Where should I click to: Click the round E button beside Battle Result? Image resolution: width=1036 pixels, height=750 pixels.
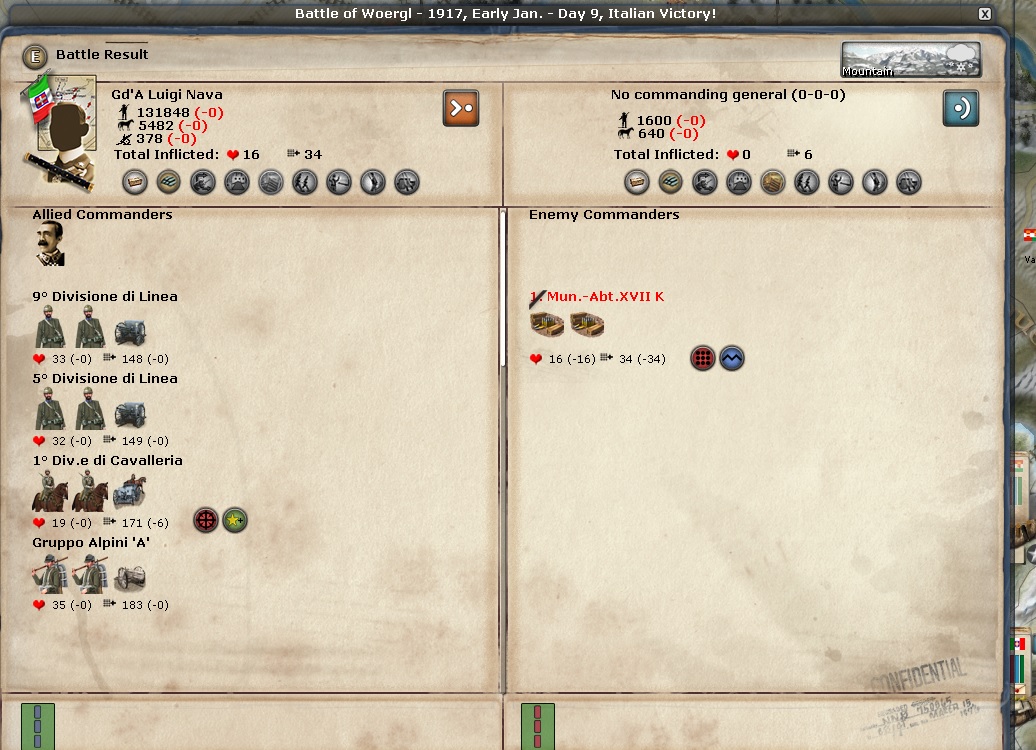tap(36, 56)
